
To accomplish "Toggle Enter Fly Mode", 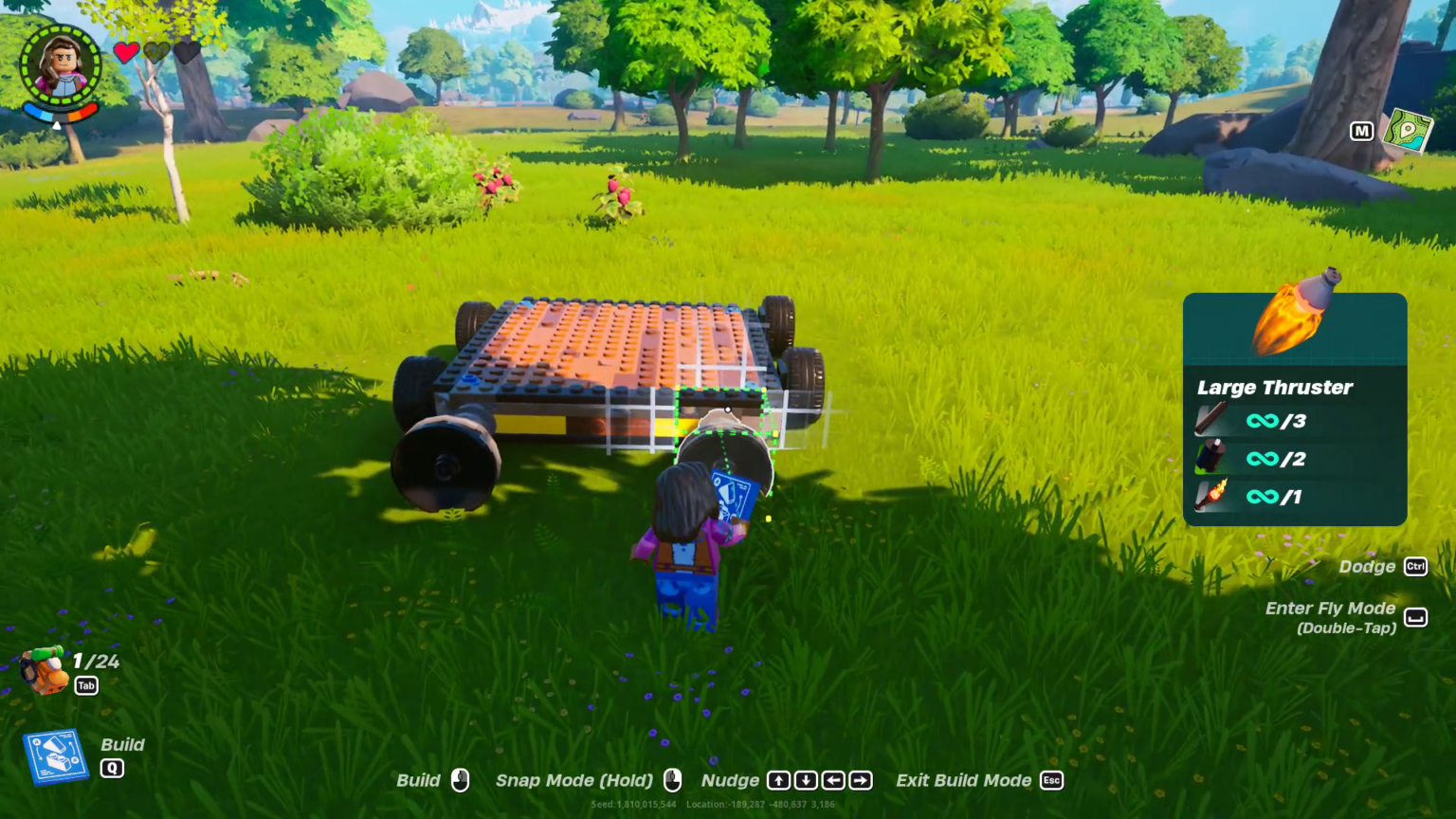I will coord(1415,616).
